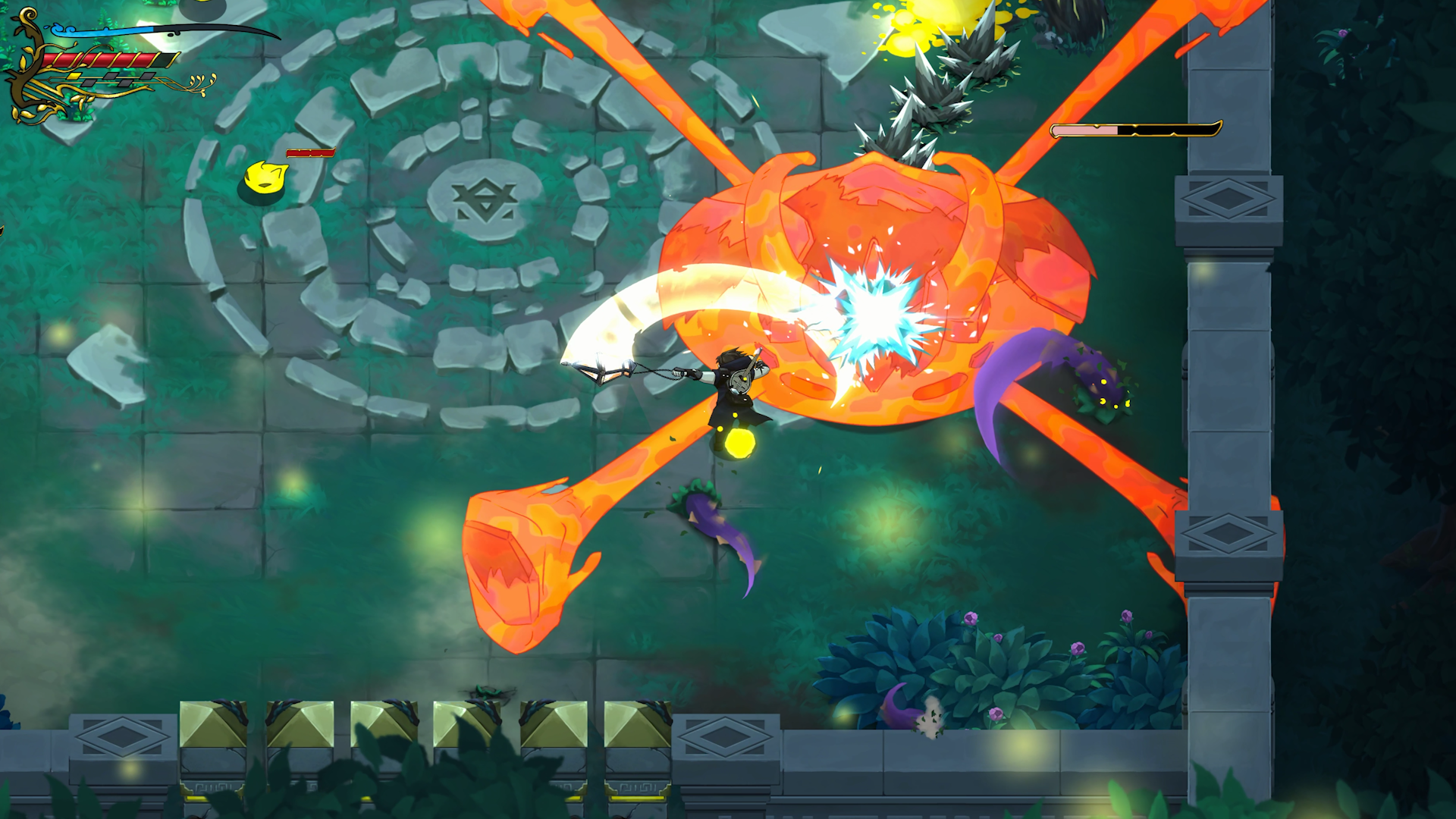Viewport: 1456px width, 819px height.
Task: Click the blue curved blade-shaped mana bar
Action: (x=99, y=30)
